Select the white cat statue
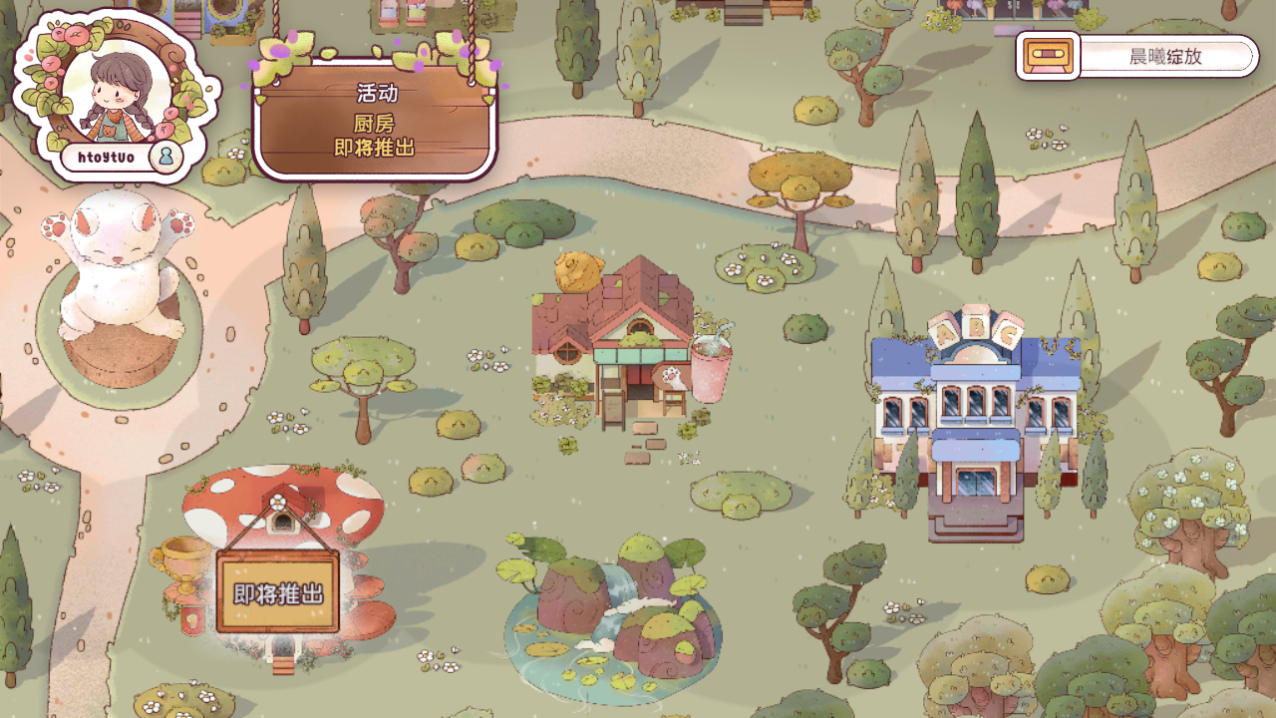 coord(118,266)
